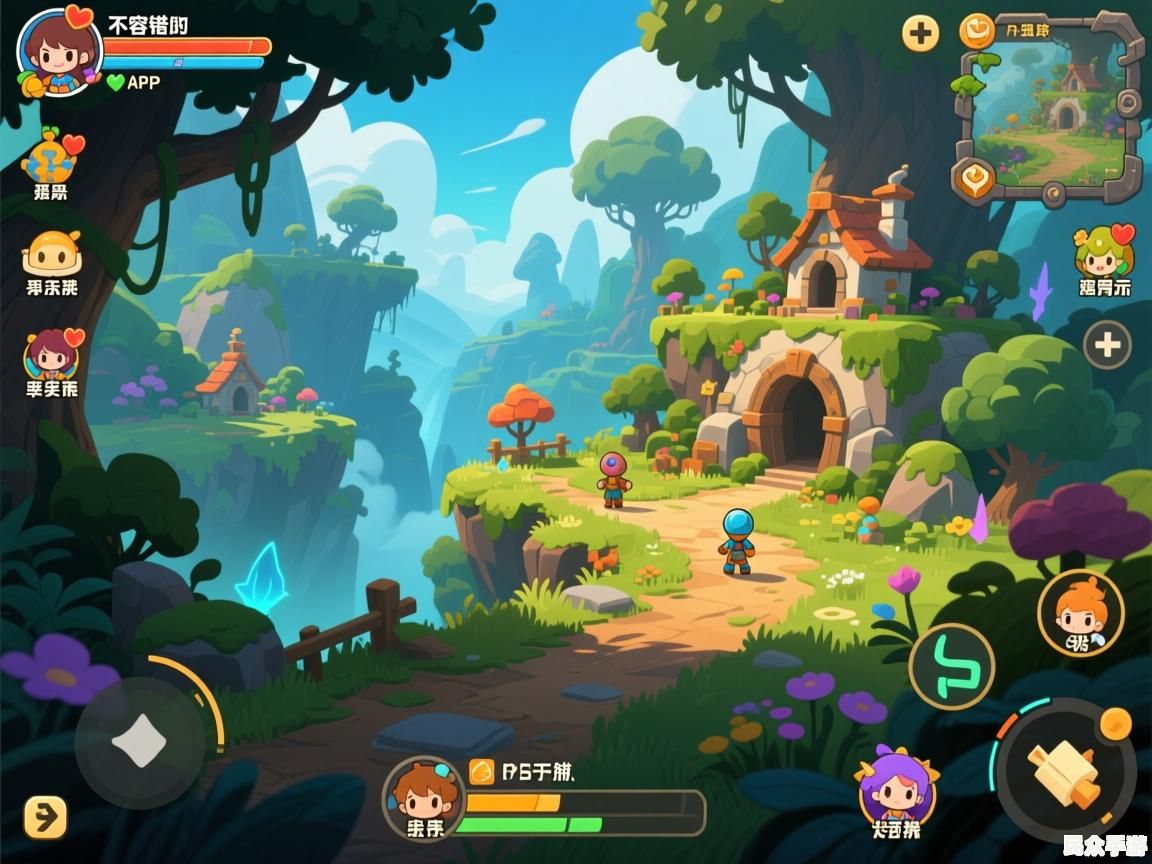1152x864 pixels.
Task: Tap the dark round plus button
Action: (x=1107, y=345)
